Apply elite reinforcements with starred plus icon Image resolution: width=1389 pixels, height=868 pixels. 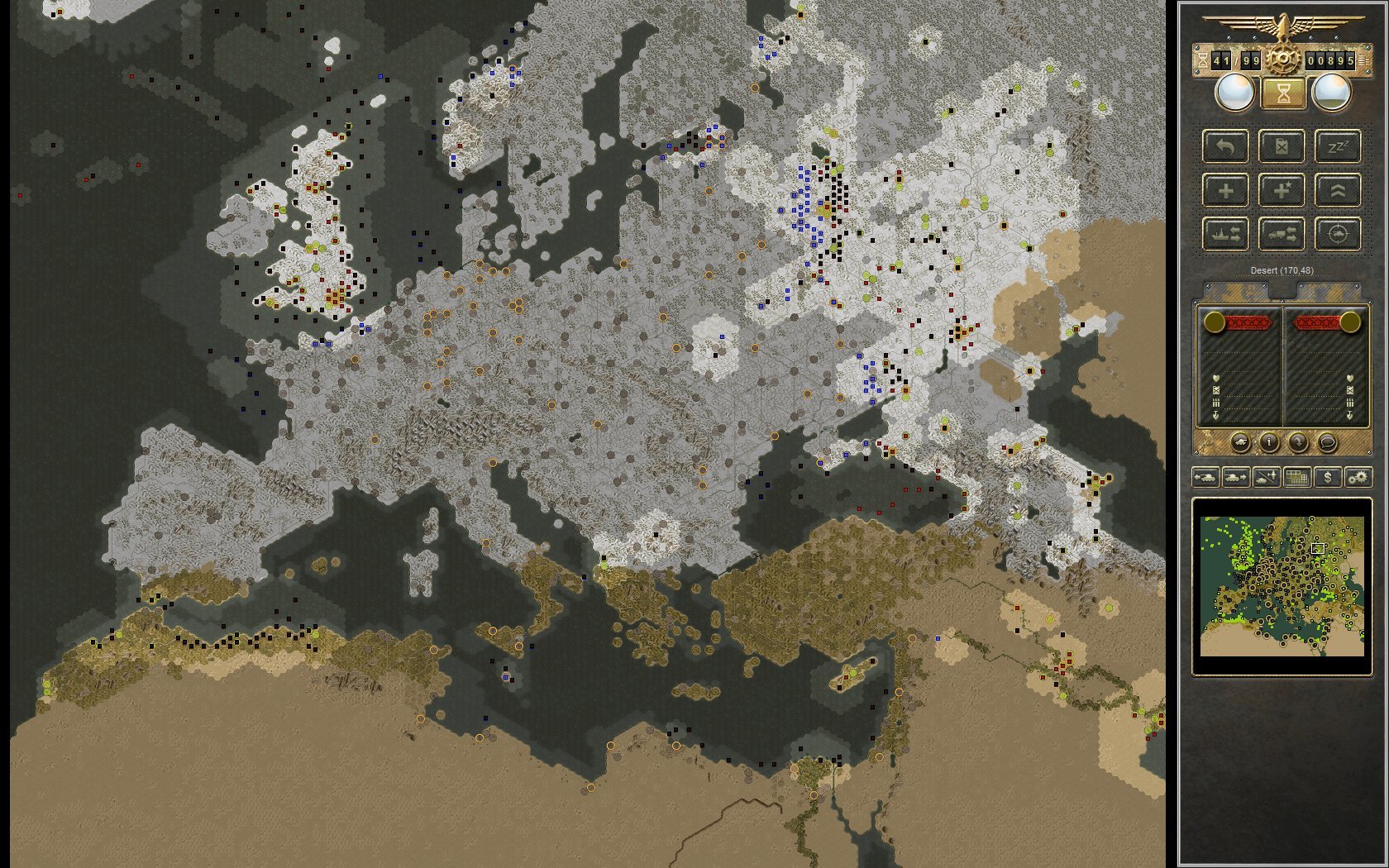coord(1282,191)
